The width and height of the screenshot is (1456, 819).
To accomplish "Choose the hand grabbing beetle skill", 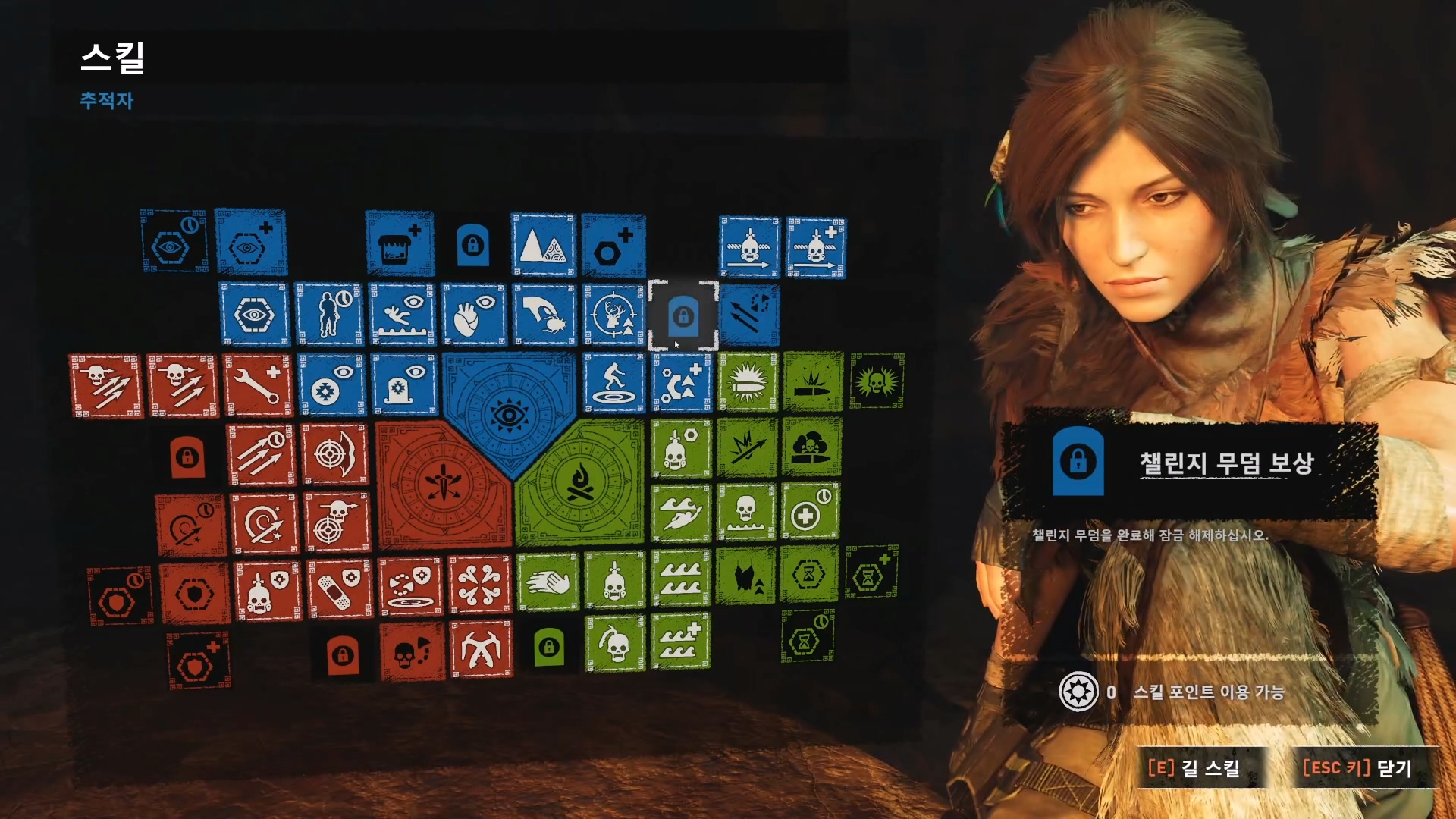I will (544, 315).
